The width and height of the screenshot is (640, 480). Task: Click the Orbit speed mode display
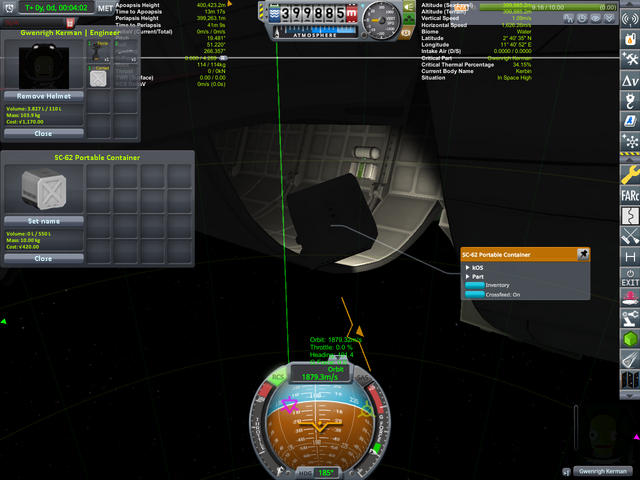click(x=323, y=373)
